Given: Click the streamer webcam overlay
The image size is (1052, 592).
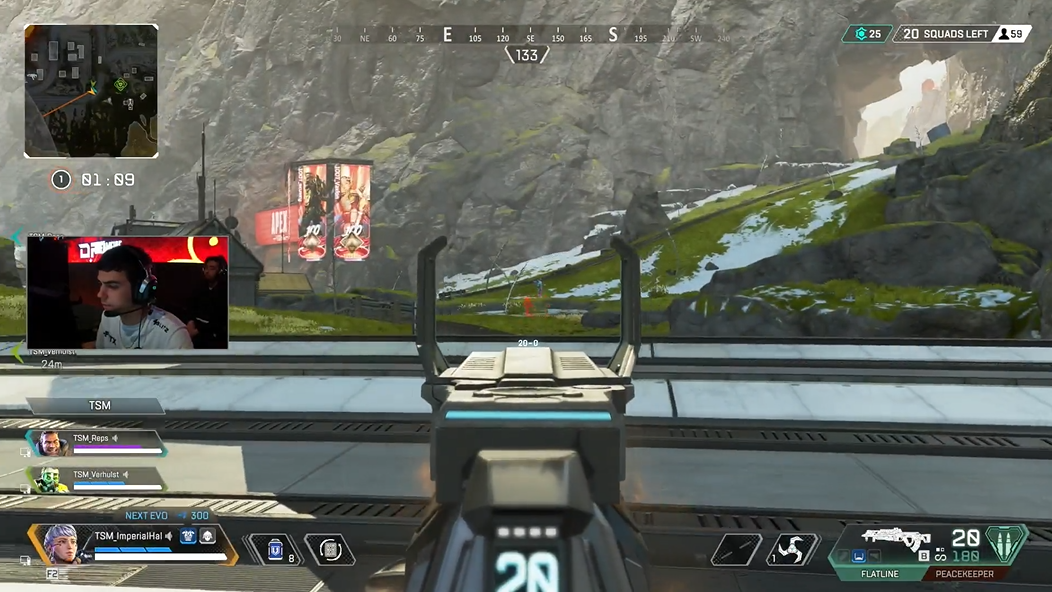Looking at the screenshot, I should coord(127,292).
